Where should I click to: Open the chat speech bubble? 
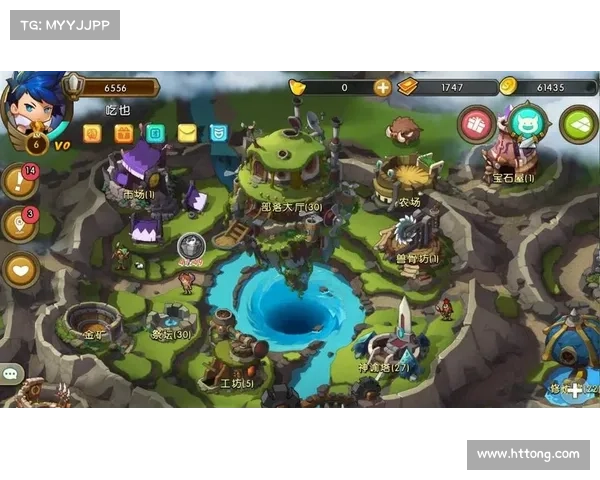[x=12, y=374]
